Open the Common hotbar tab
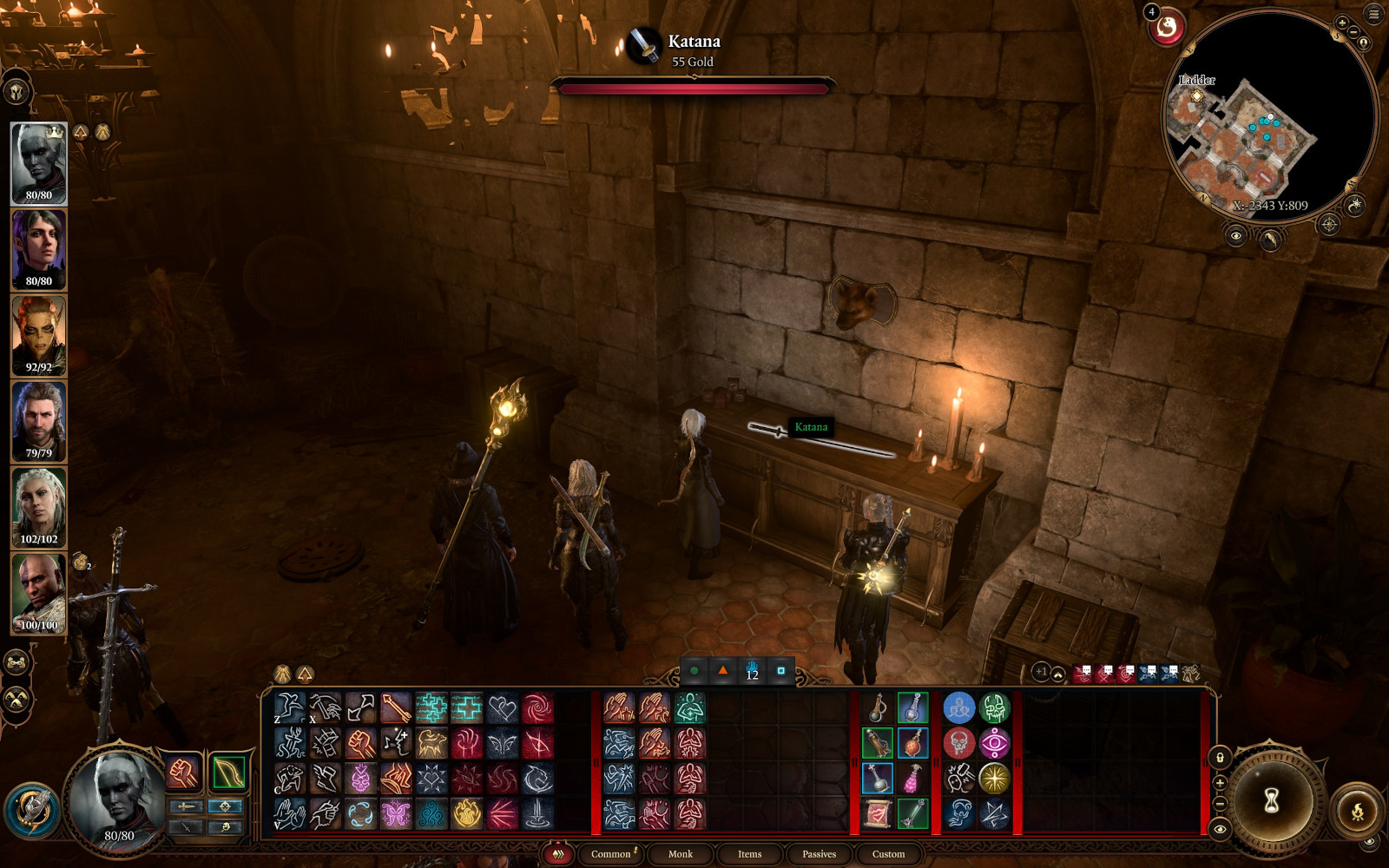The height and width of the screenshot is (868, 1389). tap(611, 854)
